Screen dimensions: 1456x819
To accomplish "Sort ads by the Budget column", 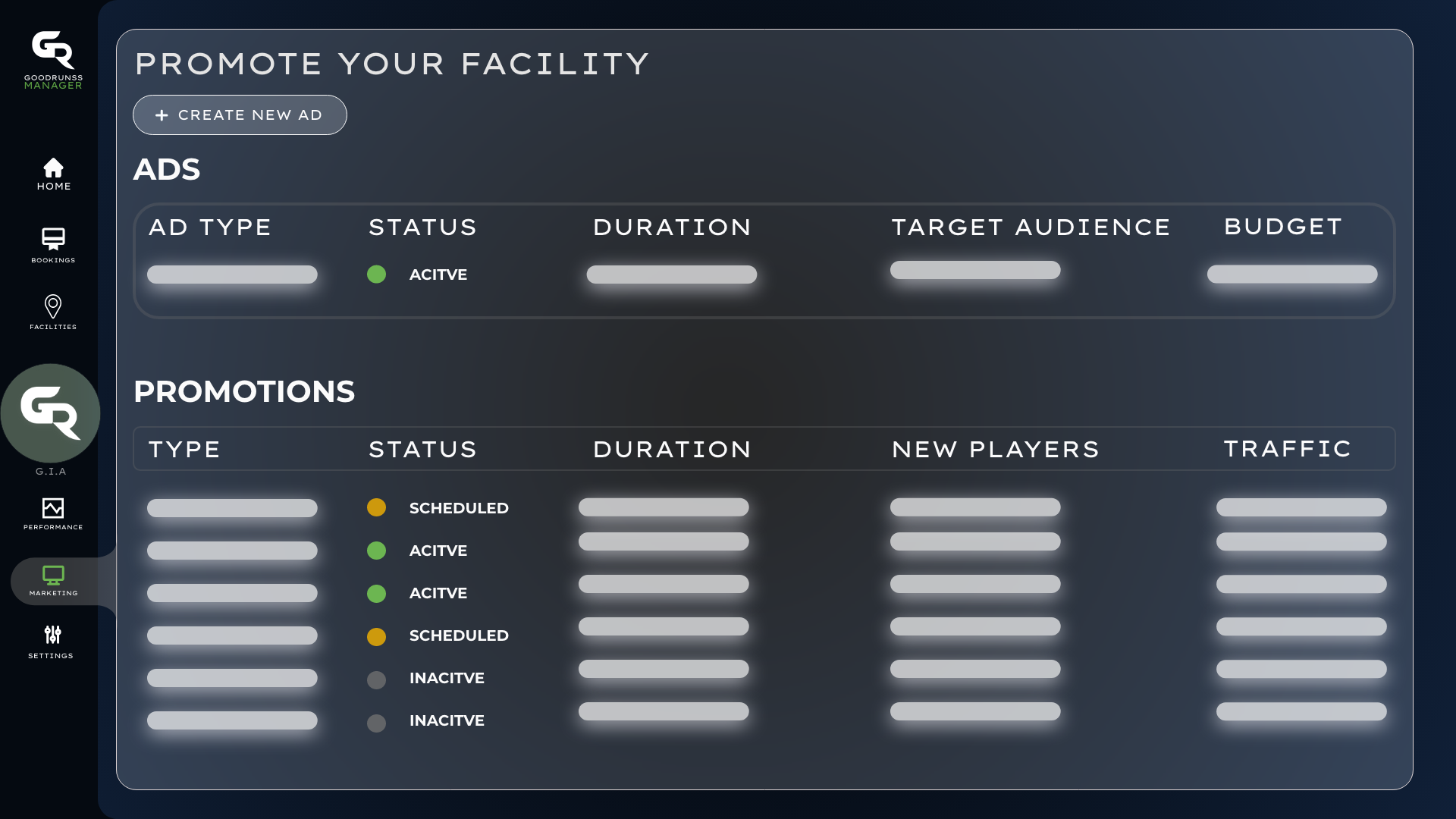I will click(x=1283, y=226).
